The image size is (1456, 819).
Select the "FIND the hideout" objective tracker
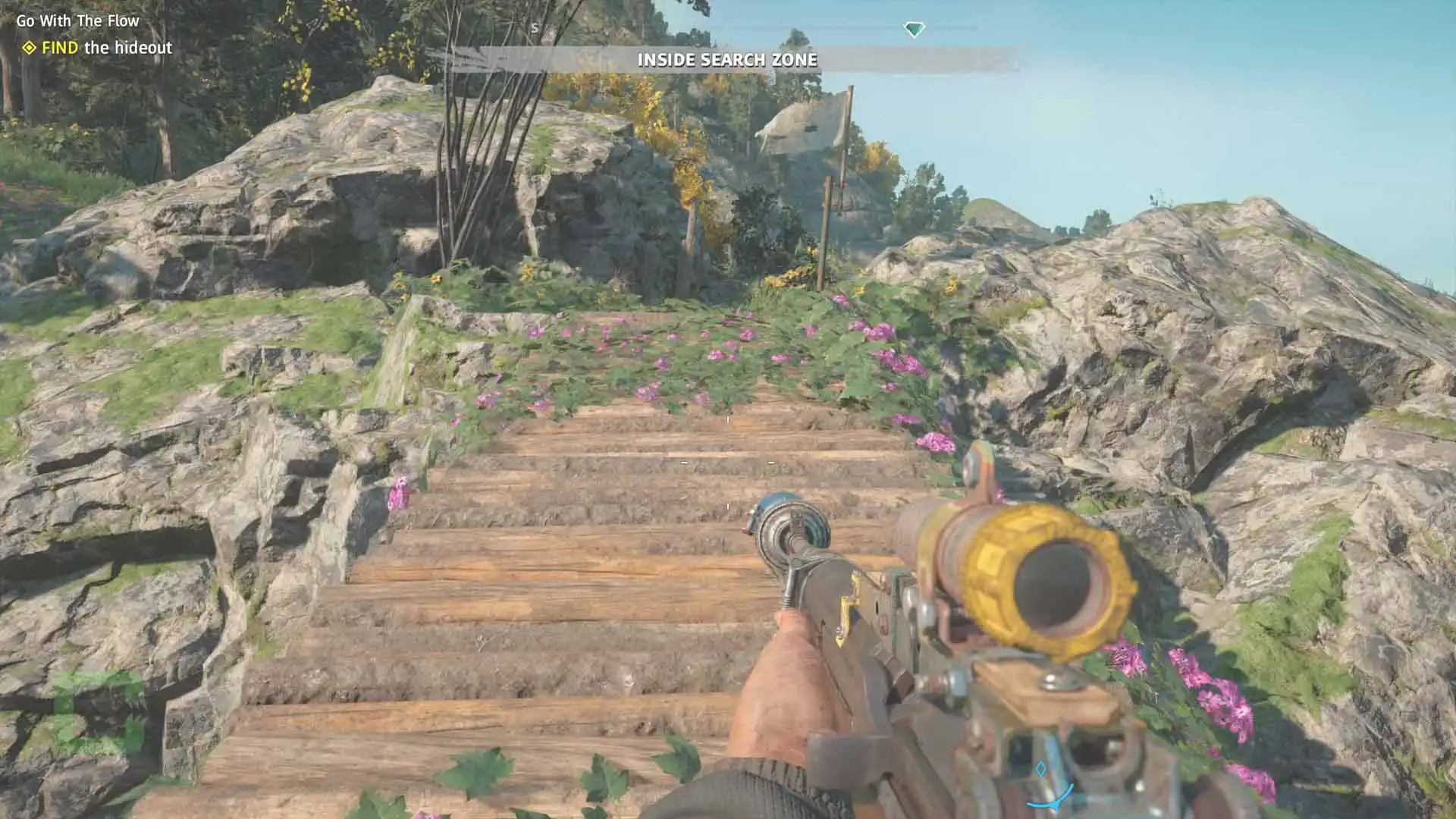click(x=106, y=48)
